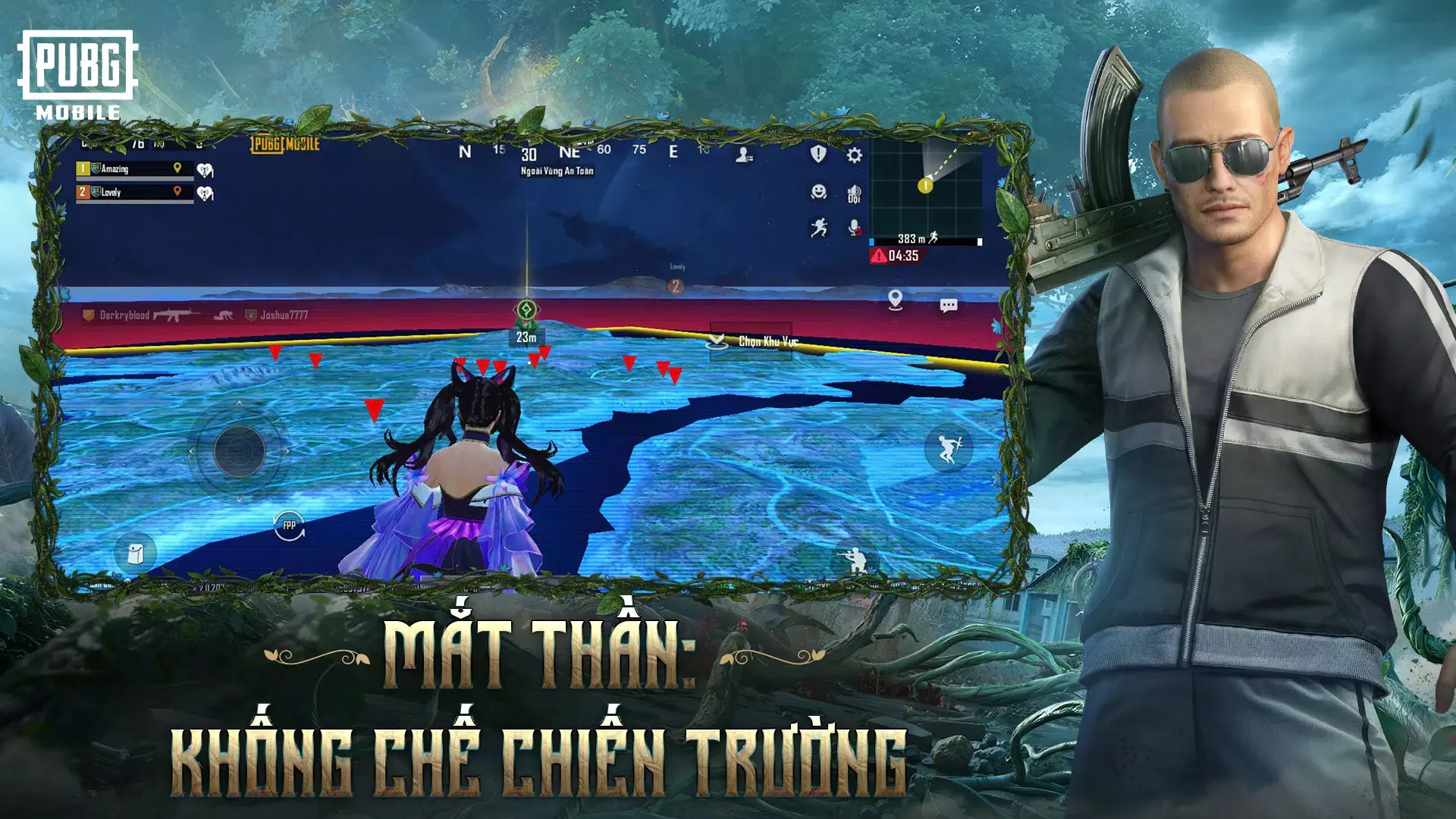Image resolution: width=1456 pixels, height=819 pixels.
Task: Switch camera view with the FPP toggle
Action: coord(288,523)
